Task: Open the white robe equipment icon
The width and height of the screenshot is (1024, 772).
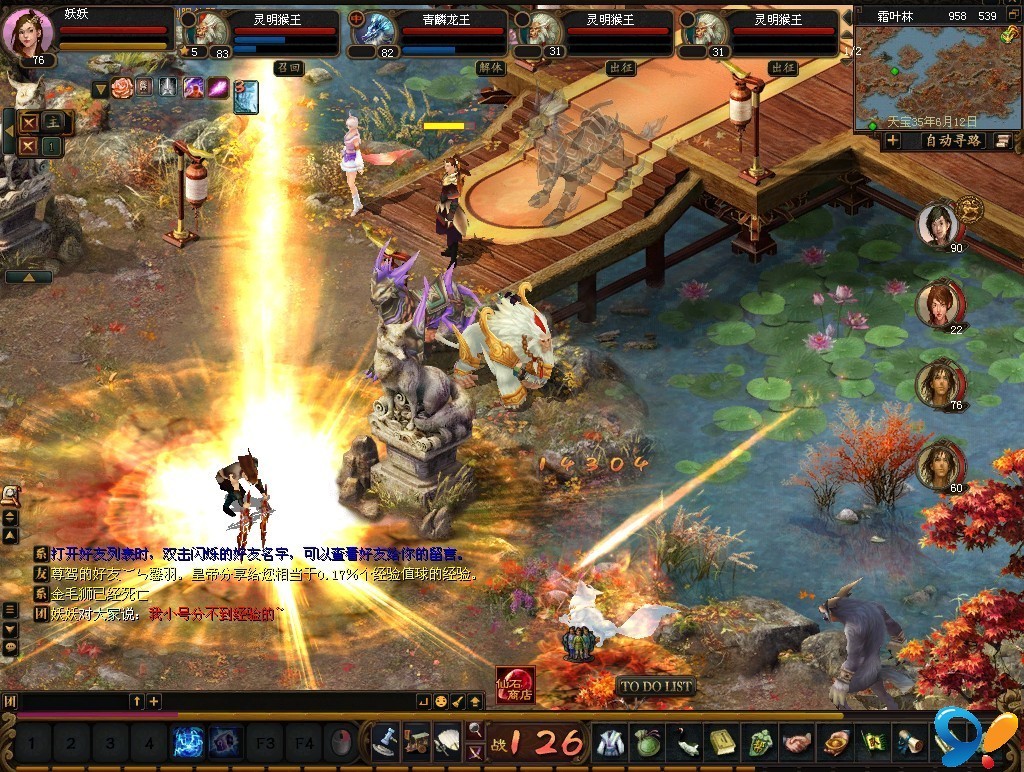Action: [608, 742]
